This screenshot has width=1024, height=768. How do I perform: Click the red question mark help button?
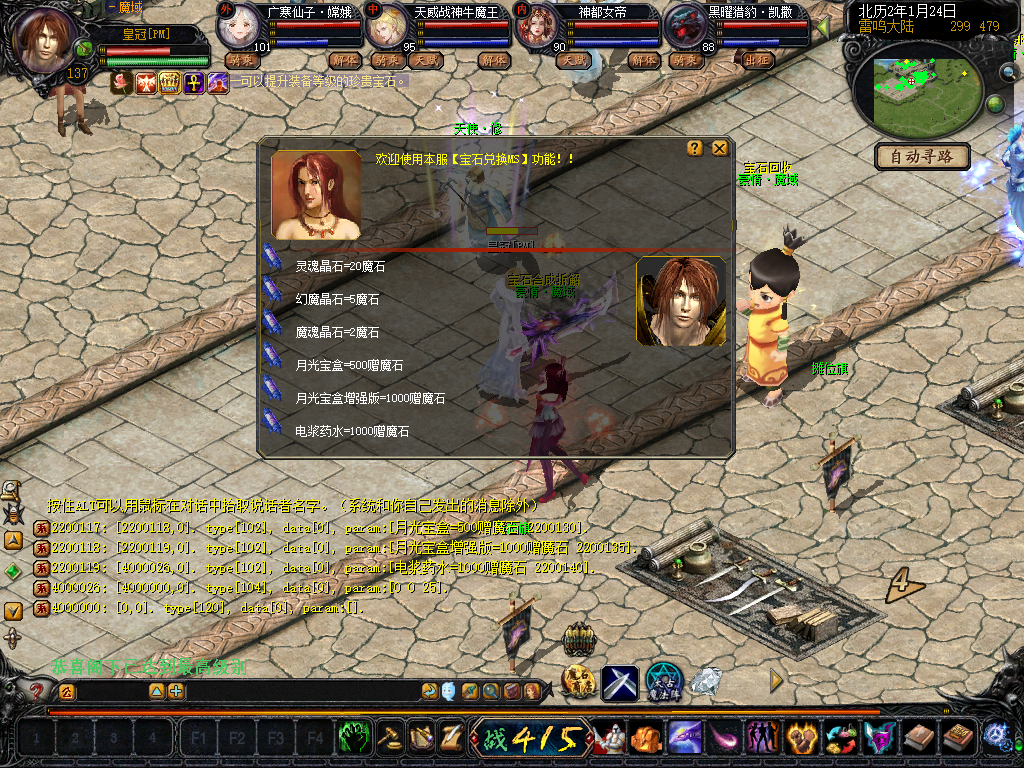[x=37, y=691]
